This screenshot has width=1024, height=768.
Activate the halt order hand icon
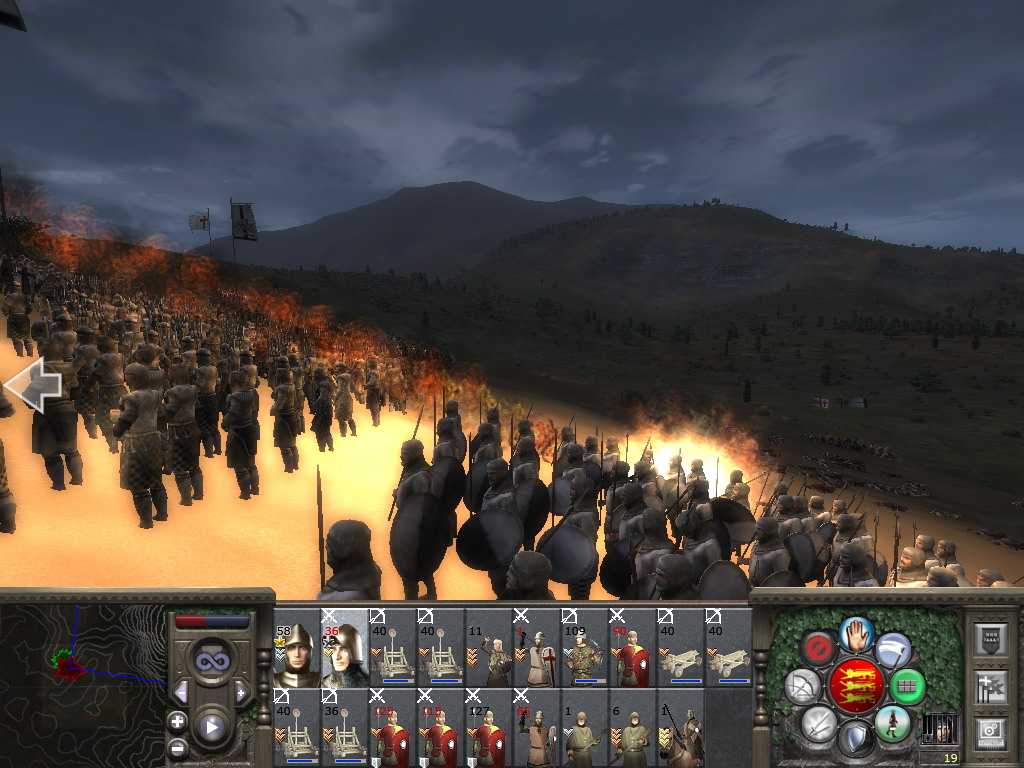point(855,633)
